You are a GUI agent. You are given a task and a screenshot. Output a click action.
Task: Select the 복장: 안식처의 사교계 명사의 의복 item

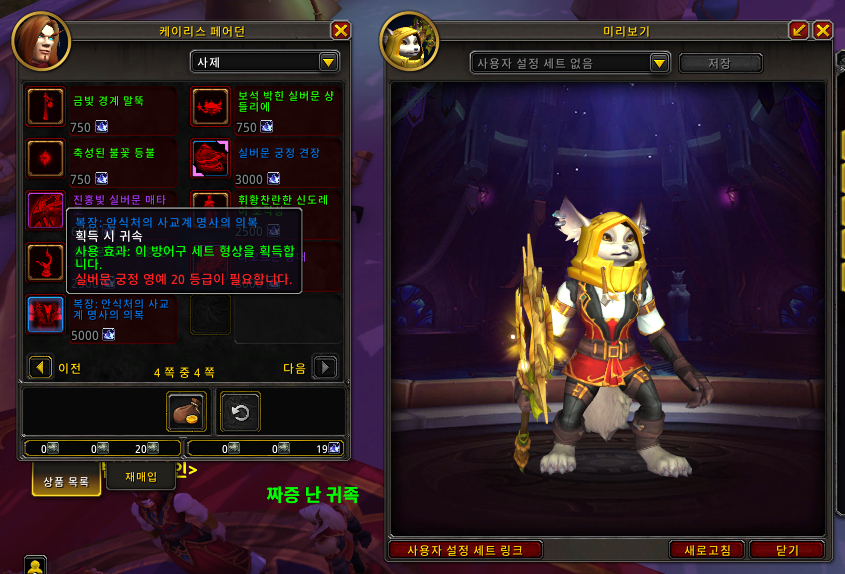[x=46, y=314]
